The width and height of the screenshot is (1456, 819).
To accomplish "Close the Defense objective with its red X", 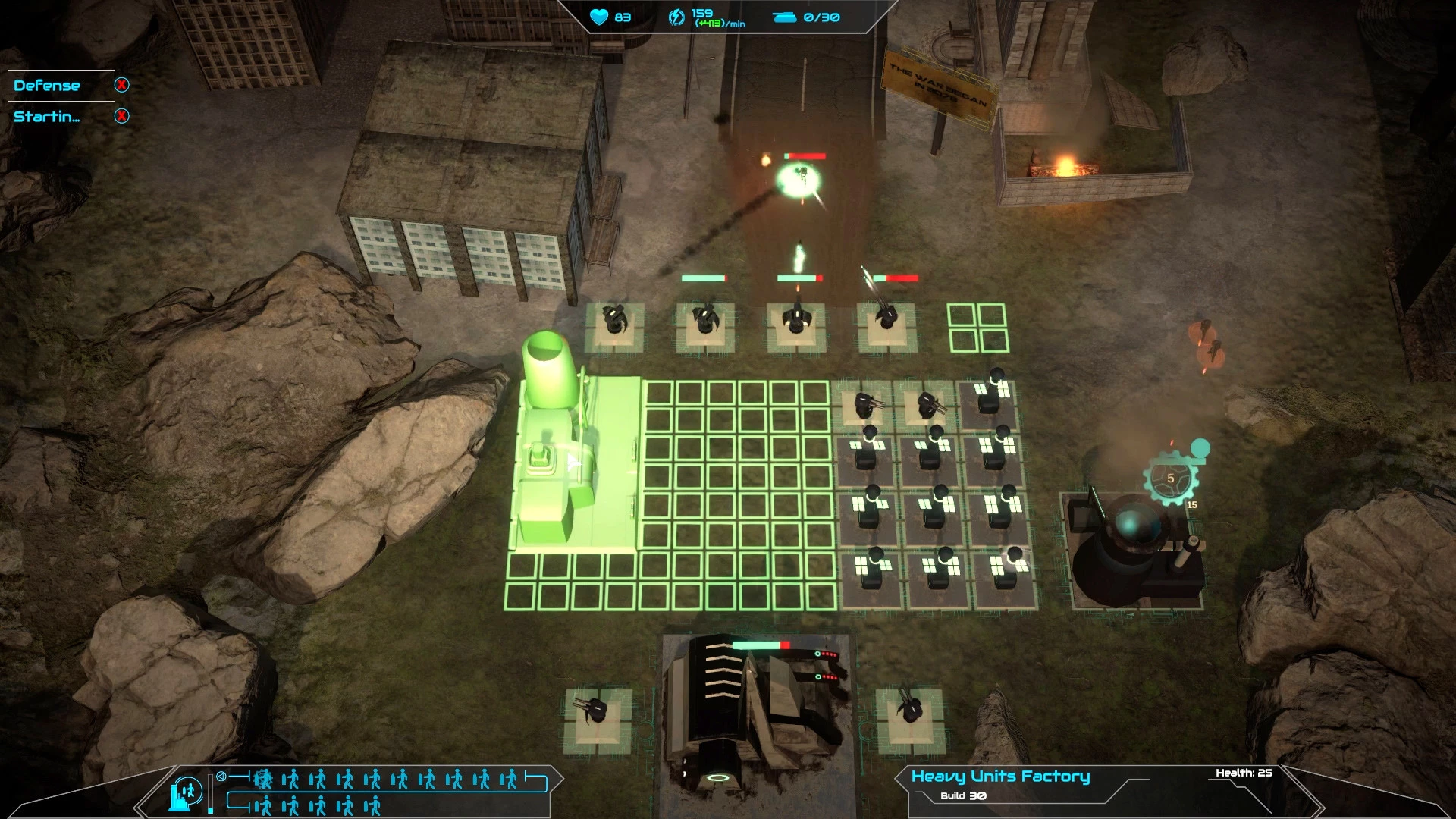I will 121,85.
